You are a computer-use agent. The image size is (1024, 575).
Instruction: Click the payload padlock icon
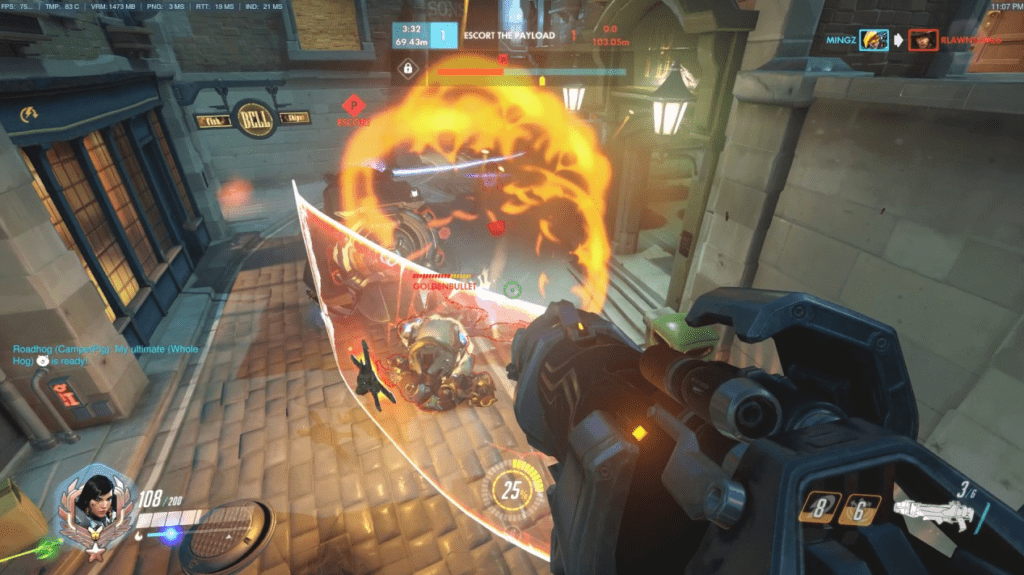[407, 69]
